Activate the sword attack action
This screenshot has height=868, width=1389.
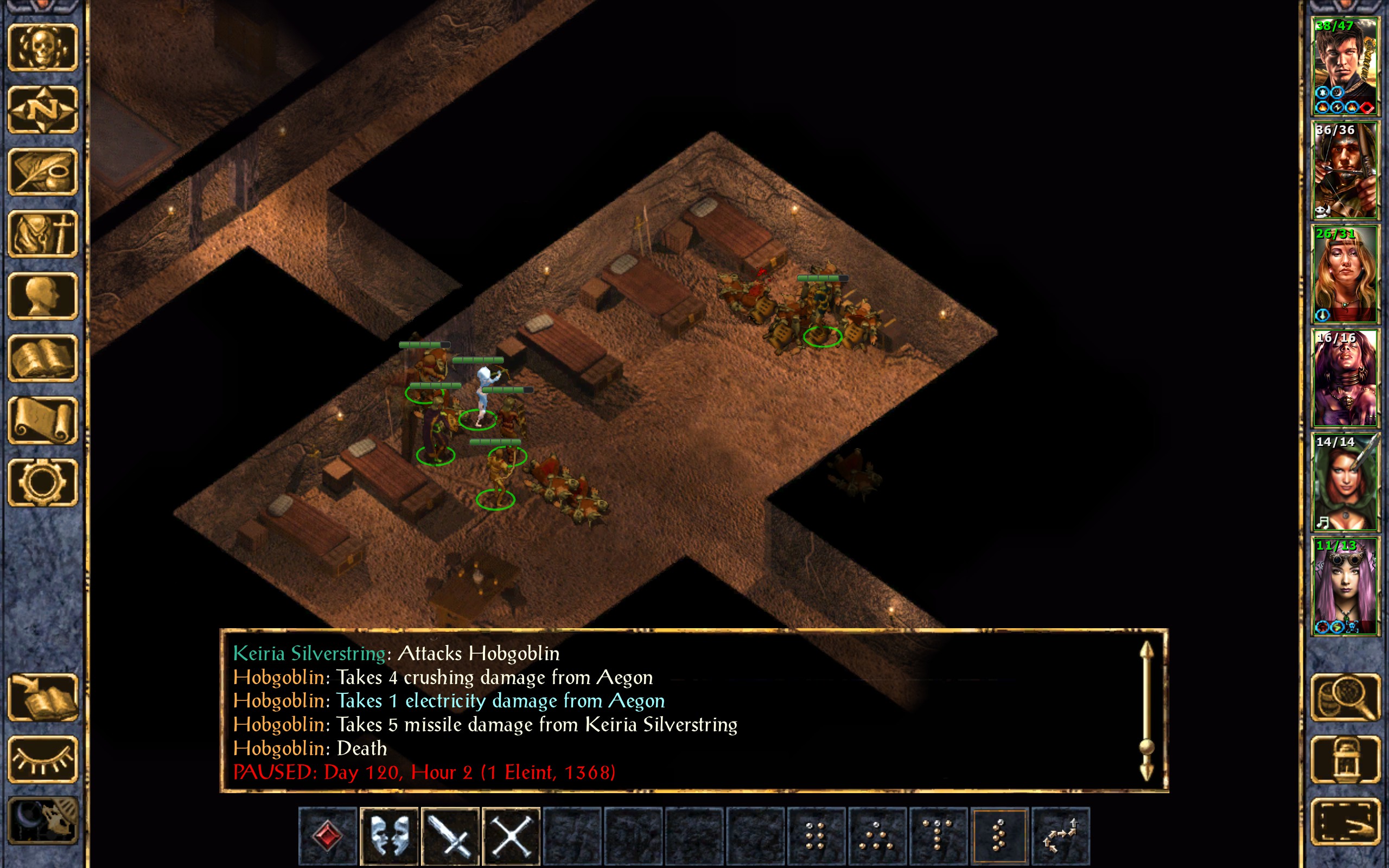(450, 835)
